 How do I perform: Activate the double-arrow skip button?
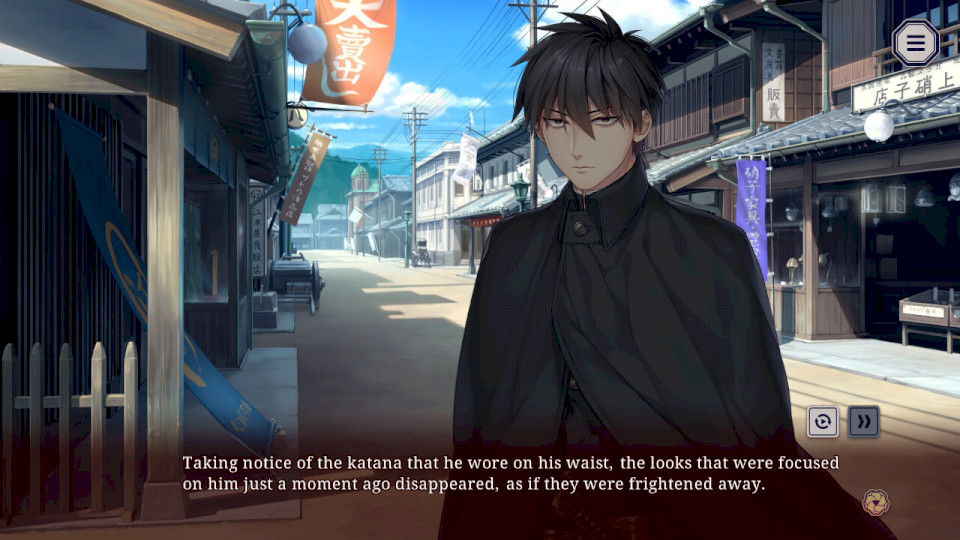click(x=864, y=421)
